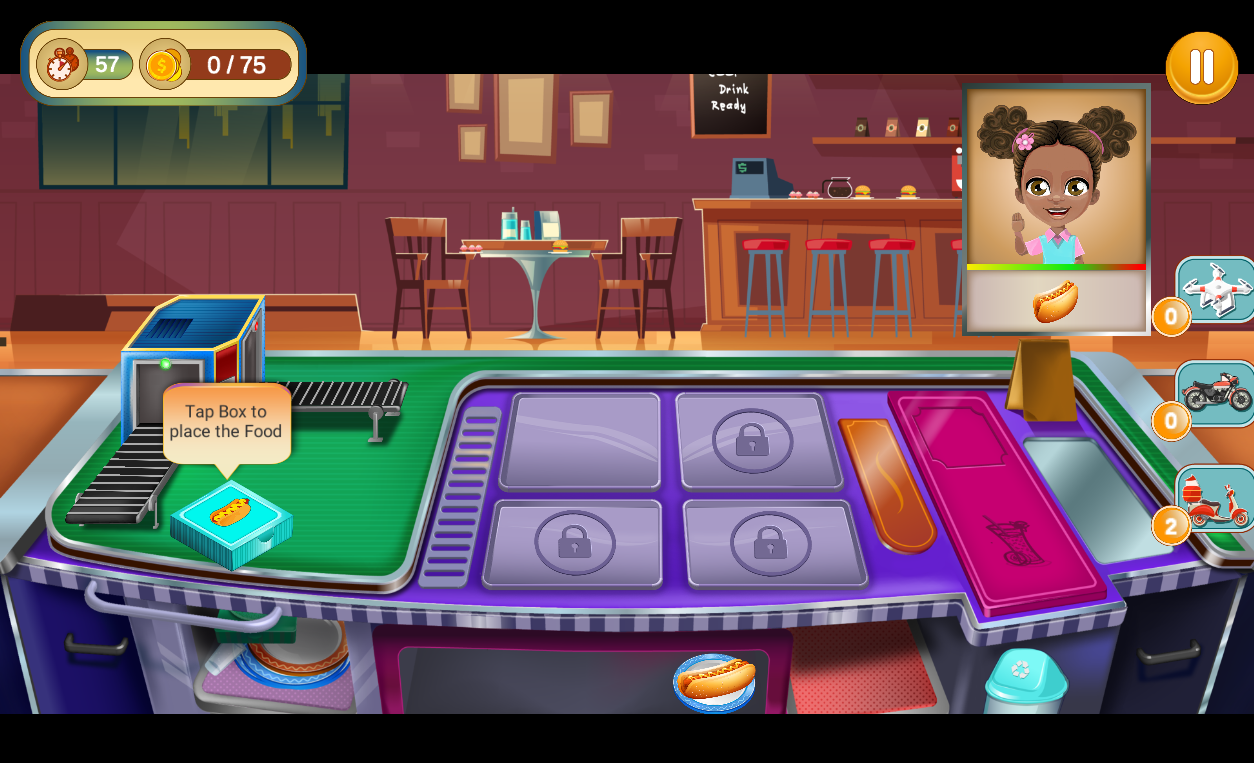
Task: Tap the unlocked empty cooking tray
Action: pos(580,440)
